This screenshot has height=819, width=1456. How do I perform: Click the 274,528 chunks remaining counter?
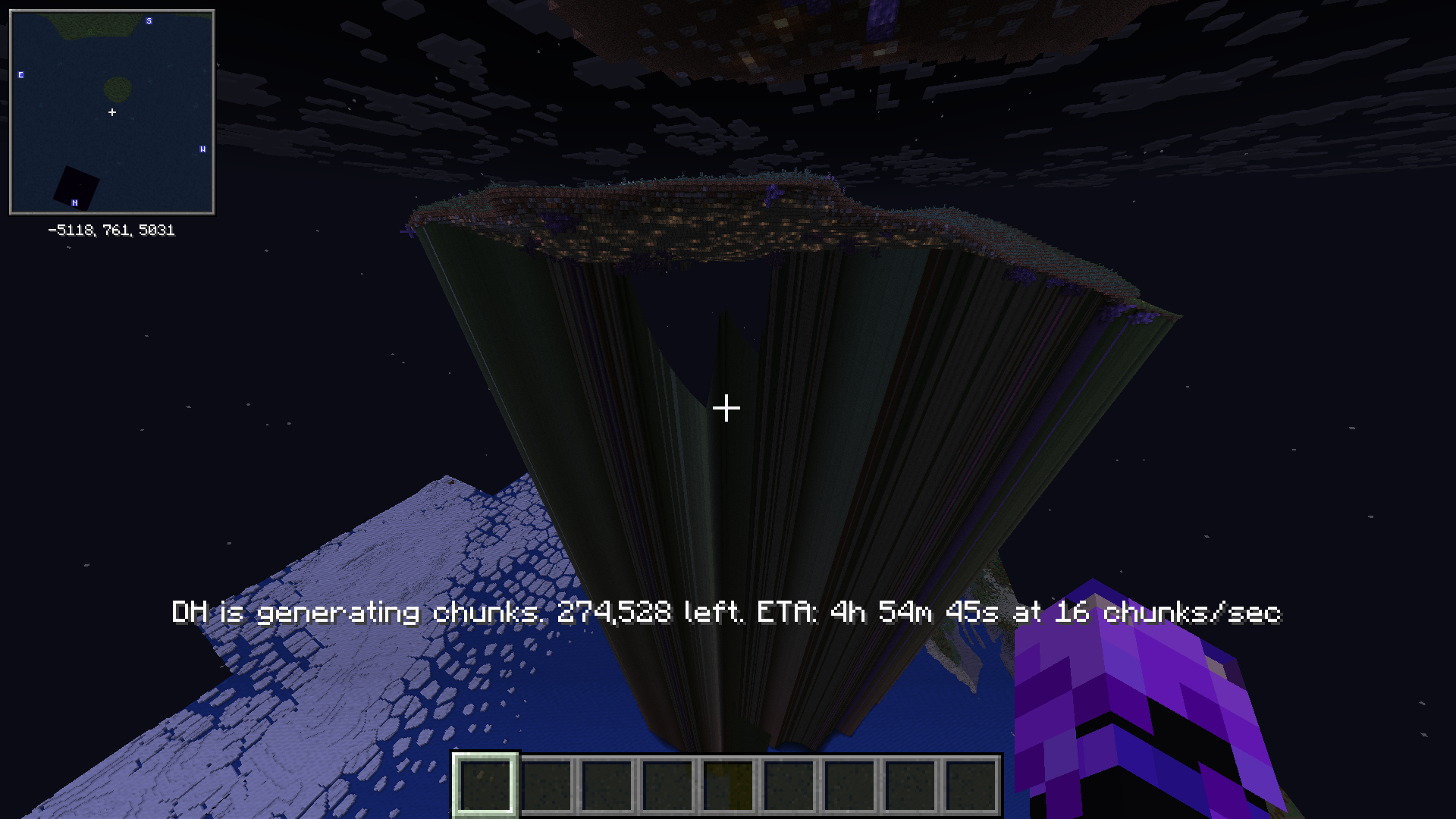pos(614,613)
